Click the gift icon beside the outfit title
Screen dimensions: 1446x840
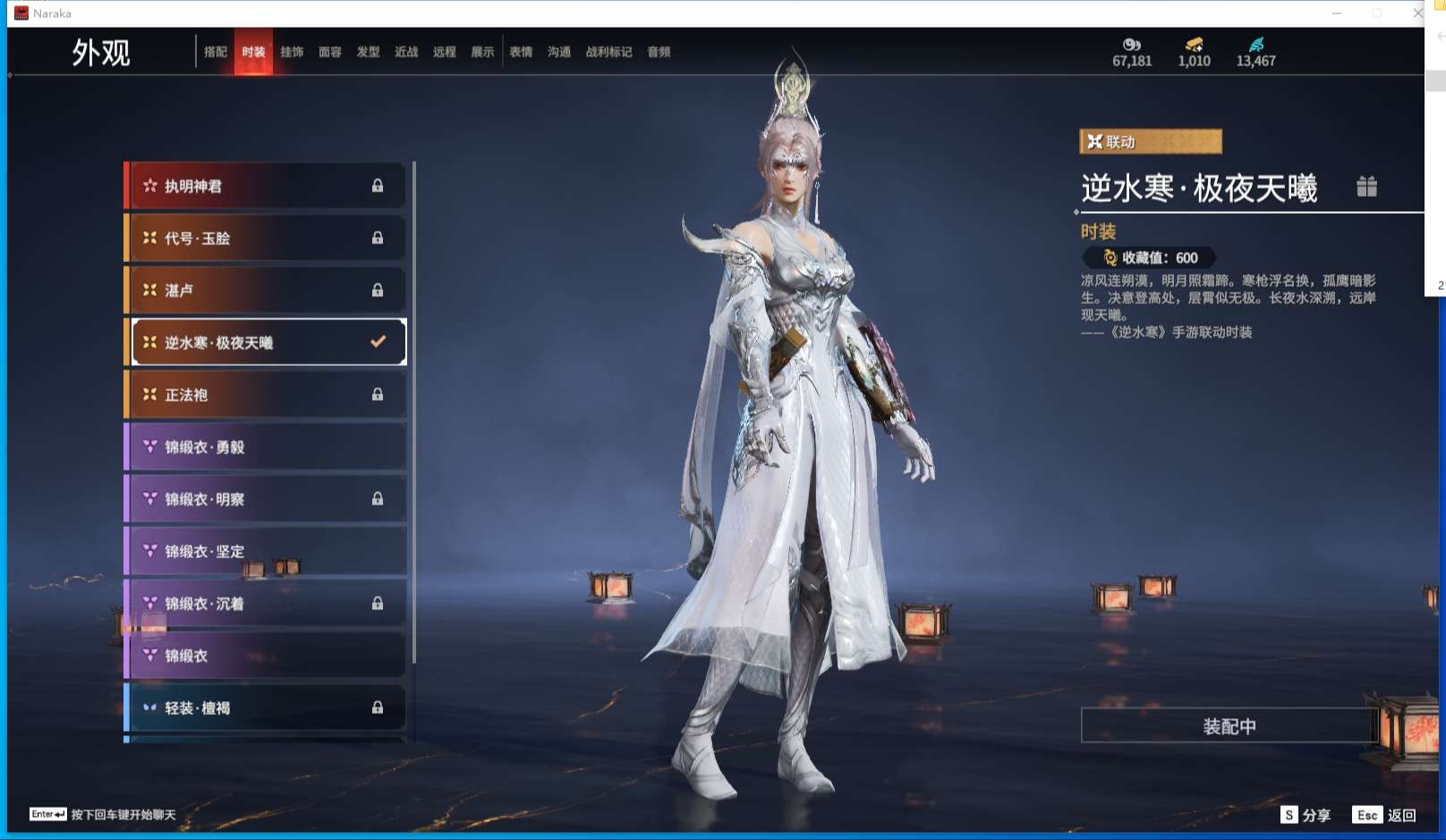[x=1366, y=186]
